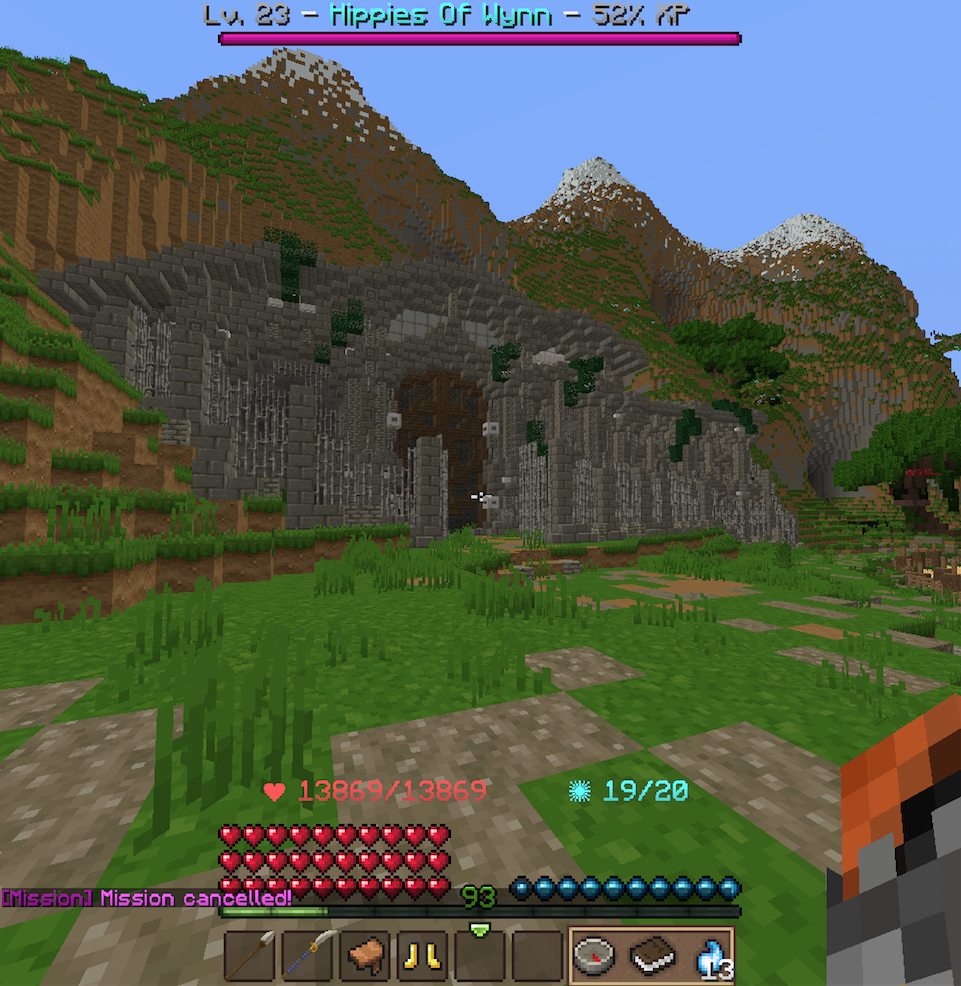The height and width of the screenshot is (986, 961).
Task: Open the quest book hotbar slot
Action: (x=651, y=955)
